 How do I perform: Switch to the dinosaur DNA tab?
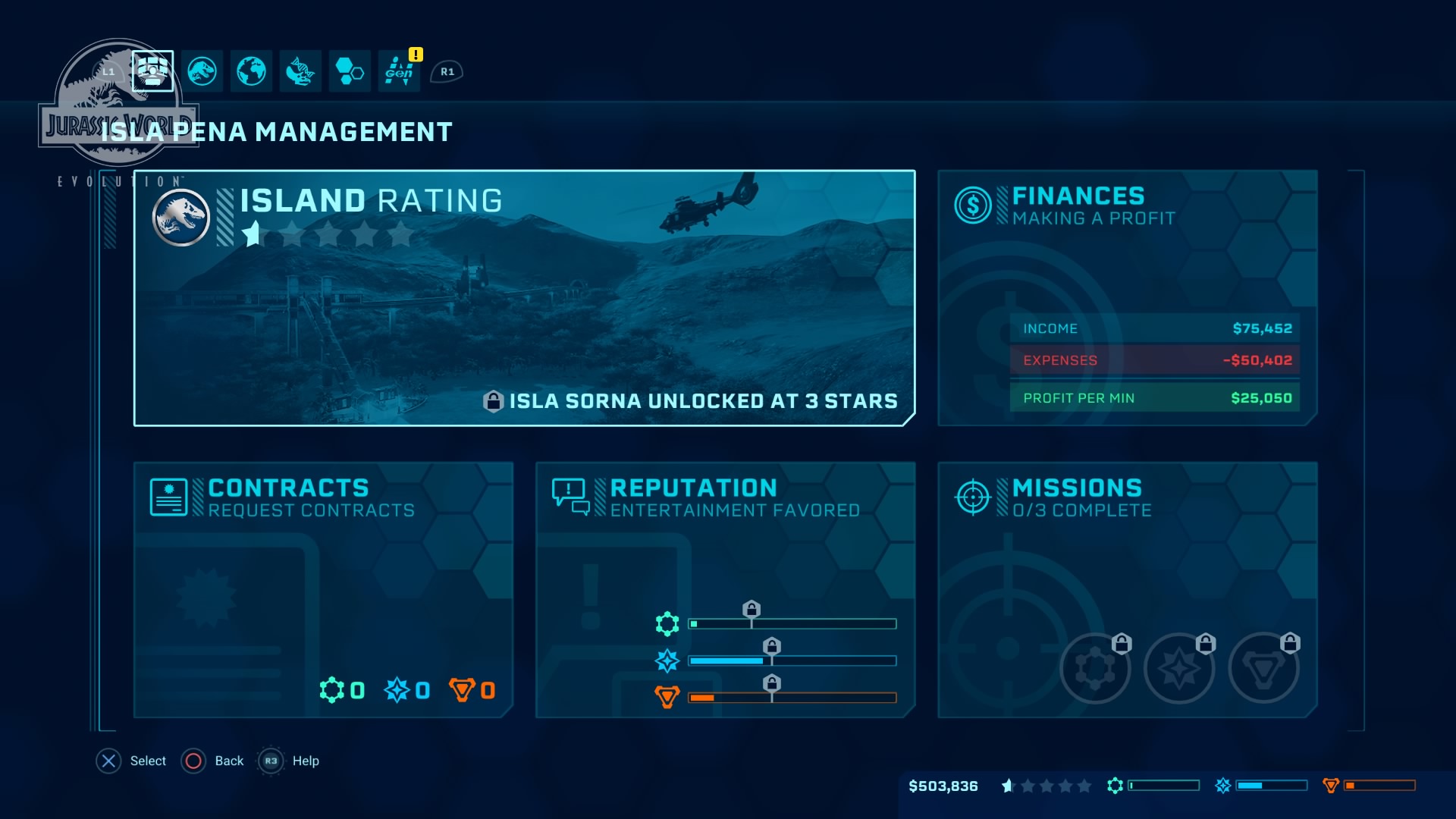[300, 71]
